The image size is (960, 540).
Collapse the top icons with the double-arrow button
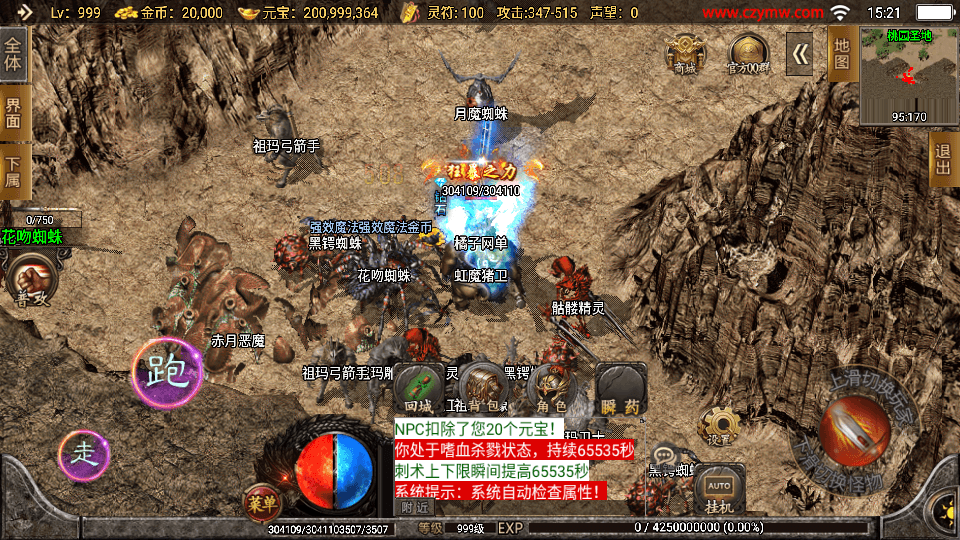800,54
